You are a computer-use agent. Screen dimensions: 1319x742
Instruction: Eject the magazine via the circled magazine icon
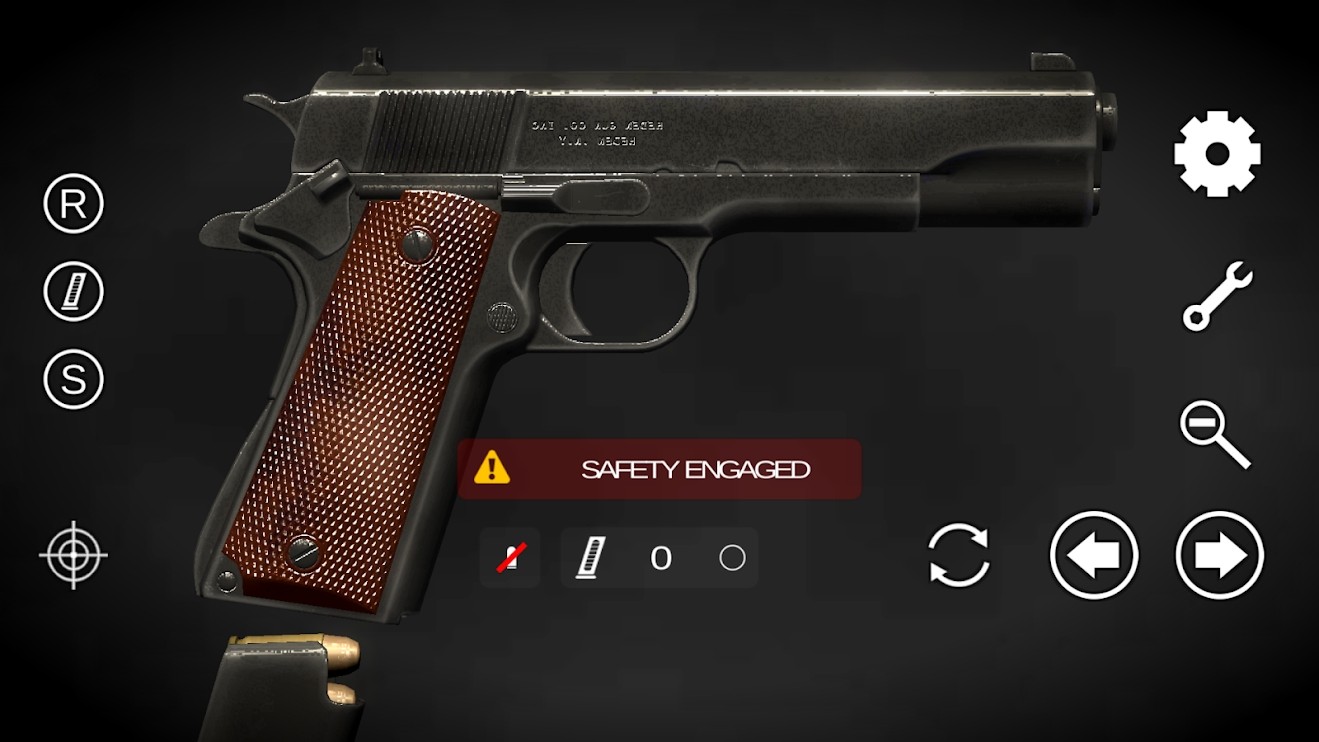point(71,291)
